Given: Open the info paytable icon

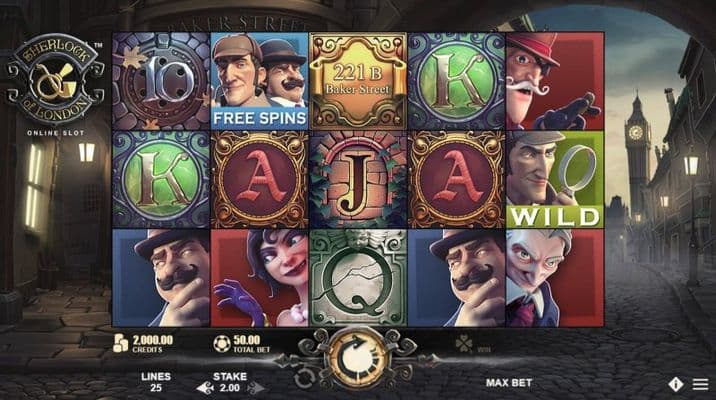Looking at the screenshot, I should coord(677,384).
